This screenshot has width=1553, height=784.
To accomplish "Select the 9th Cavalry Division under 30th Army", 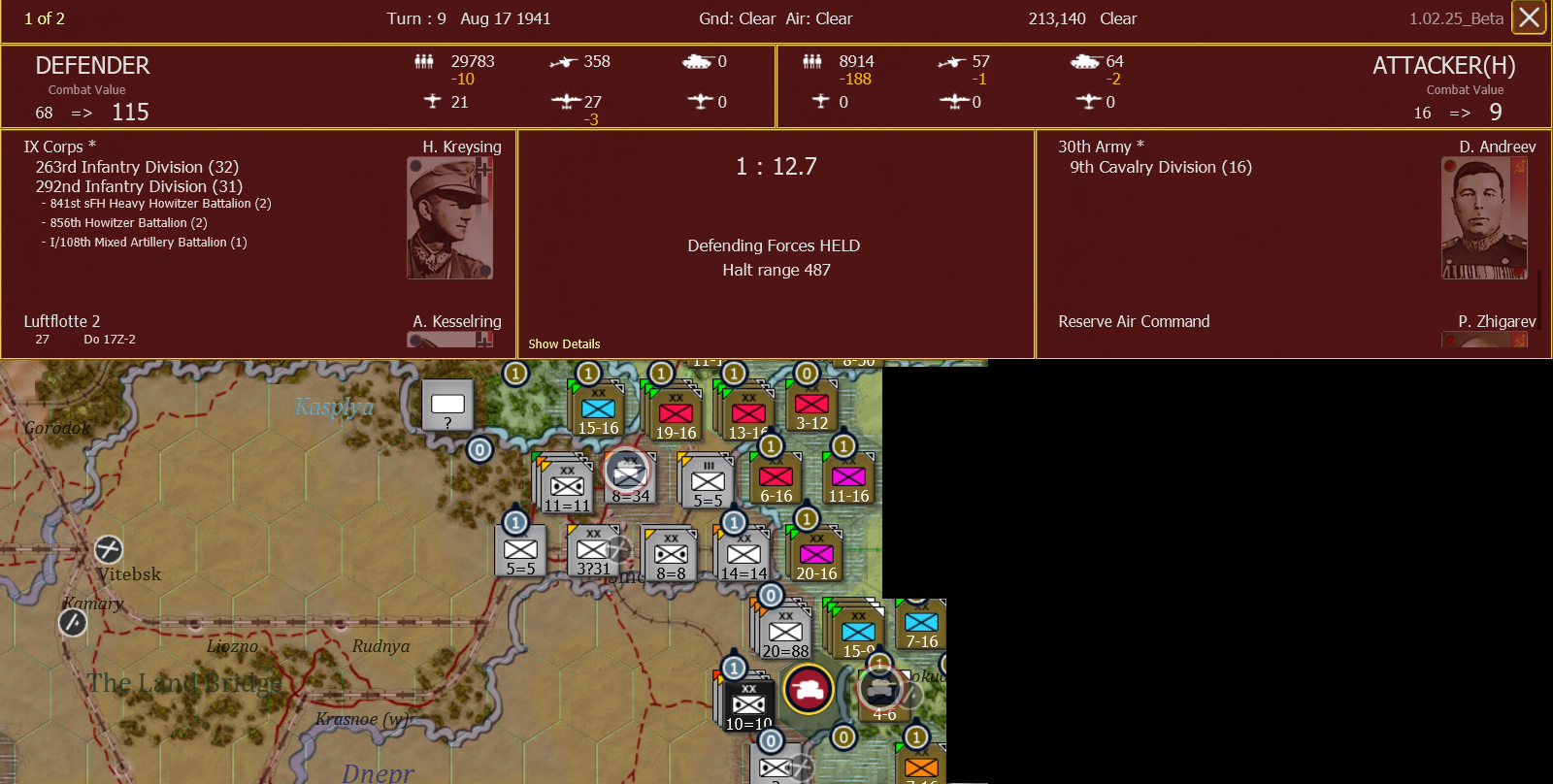I will [x=1161, y=167].
